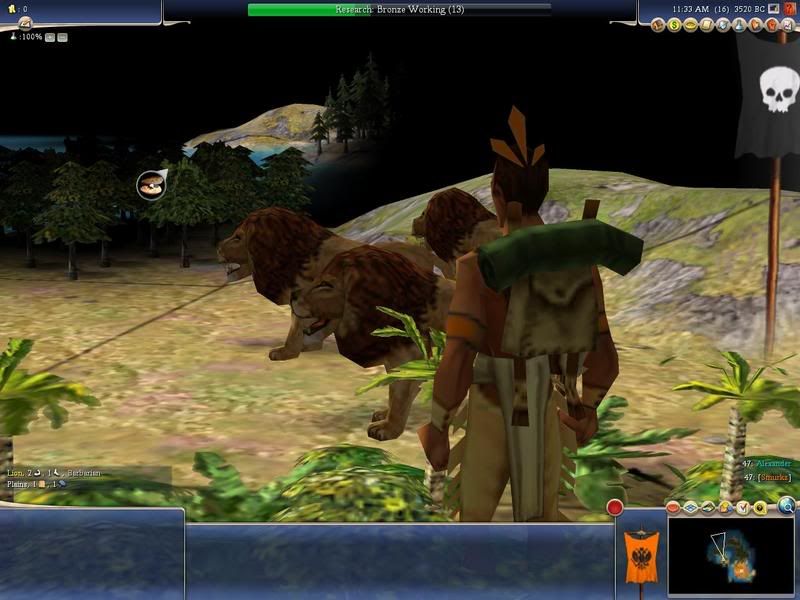800x600 pixels.
Task: Increase the research rate with plus button
Action: point(50,37)
